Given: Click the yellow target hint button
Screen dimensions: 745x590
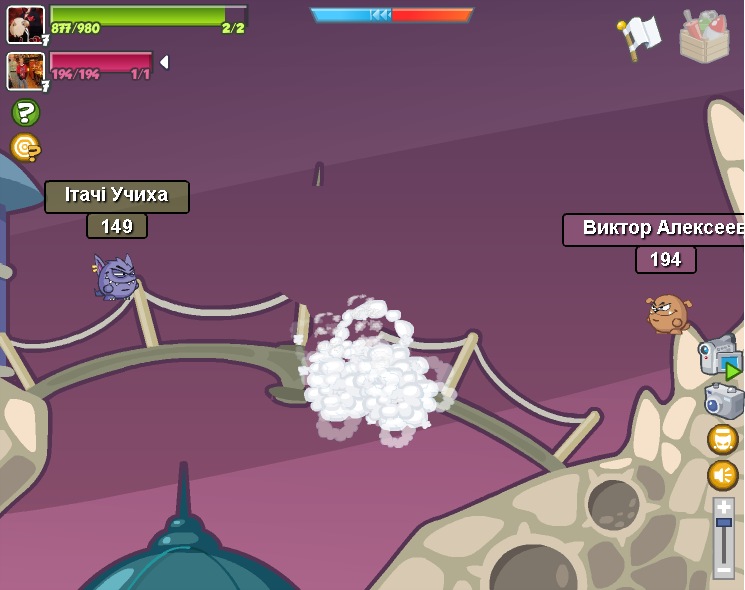Looking at the screenshot, I should (x=25, y=147).
